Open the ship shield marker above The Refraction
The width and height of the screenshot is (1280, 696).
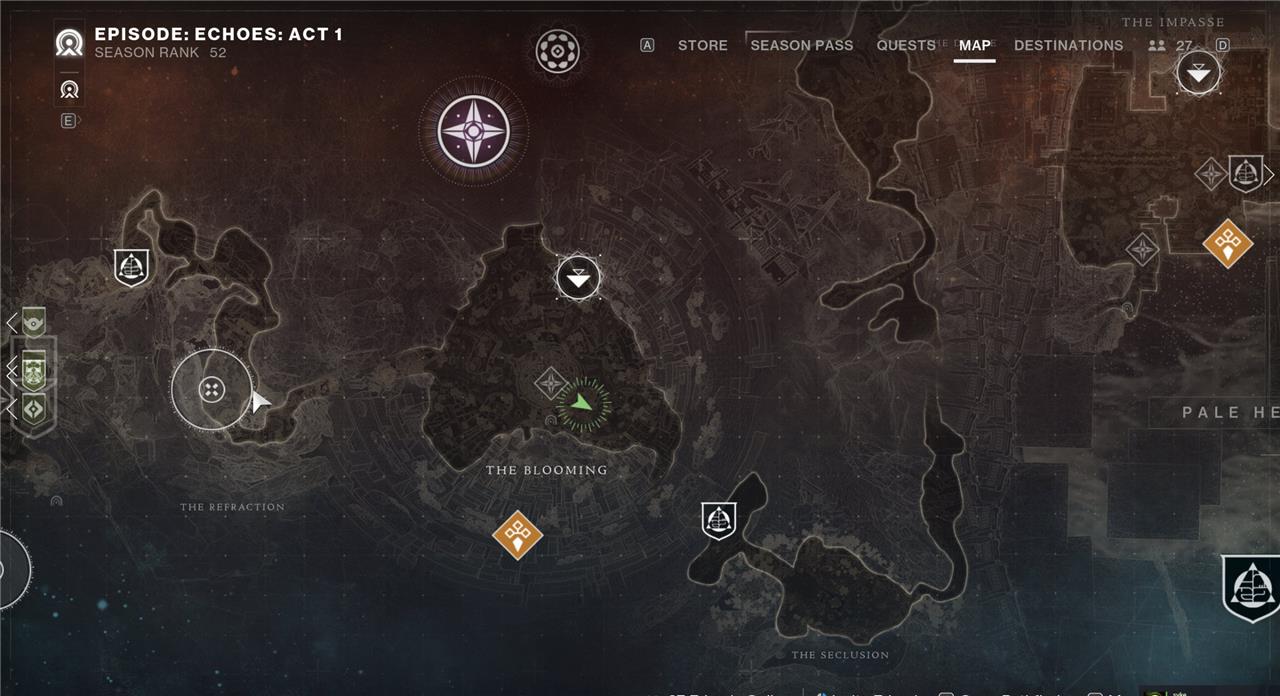tap(132, 267)
